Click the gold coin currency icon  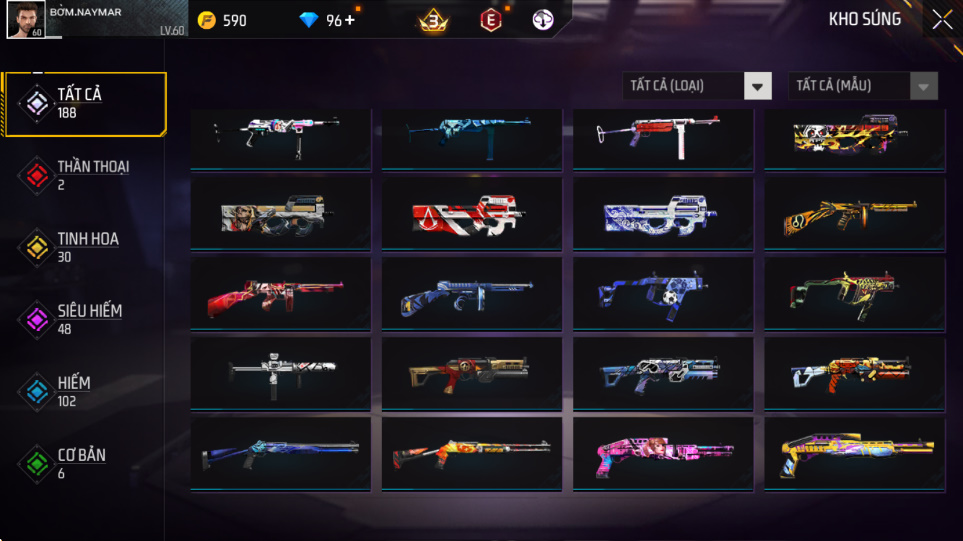coord(207,20)
